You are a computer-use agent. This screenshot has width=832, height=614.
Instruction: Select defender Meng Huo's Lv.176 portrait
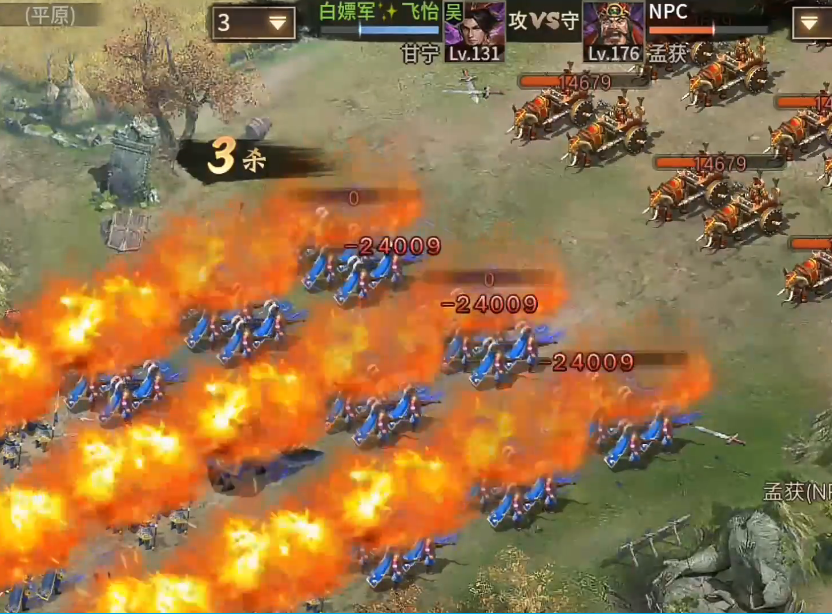pyautogui.click(x=613, y=31)
